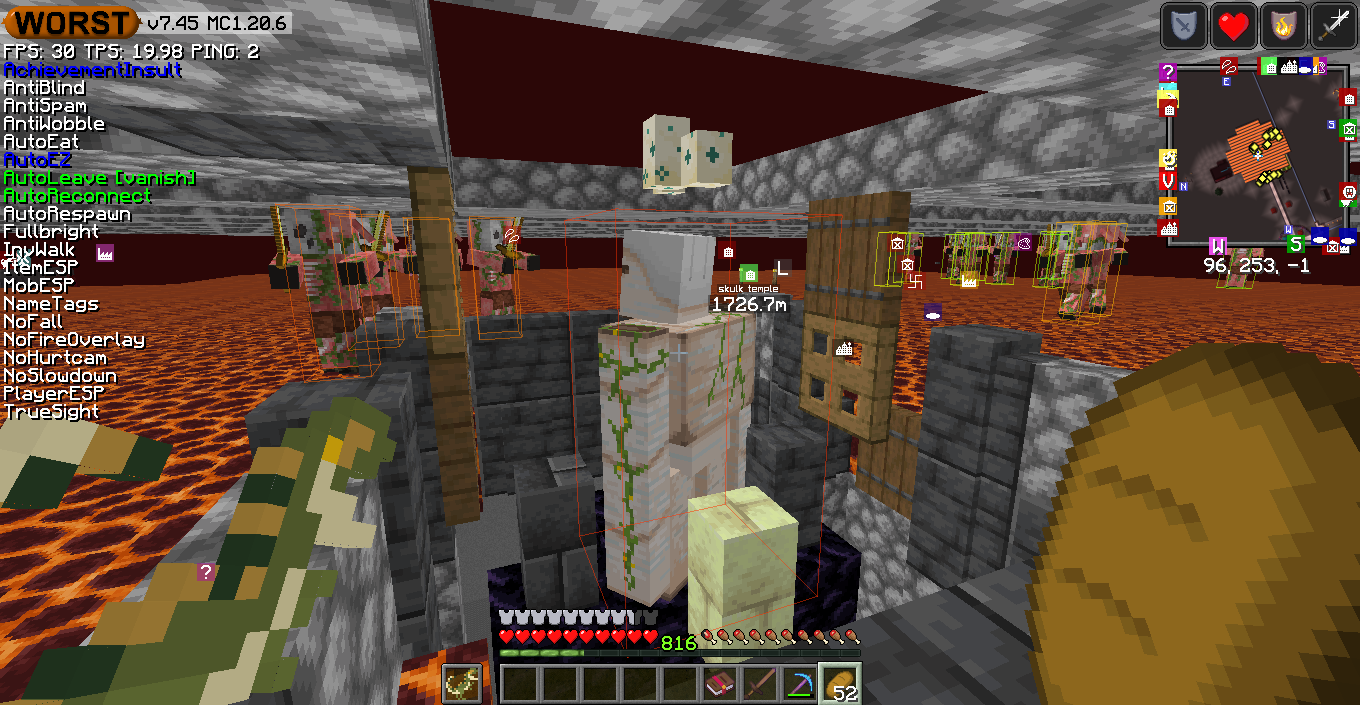Select the red V waypoint on minimap
This screenshot has height=705, width=1360.
(x=1168, y=180)
